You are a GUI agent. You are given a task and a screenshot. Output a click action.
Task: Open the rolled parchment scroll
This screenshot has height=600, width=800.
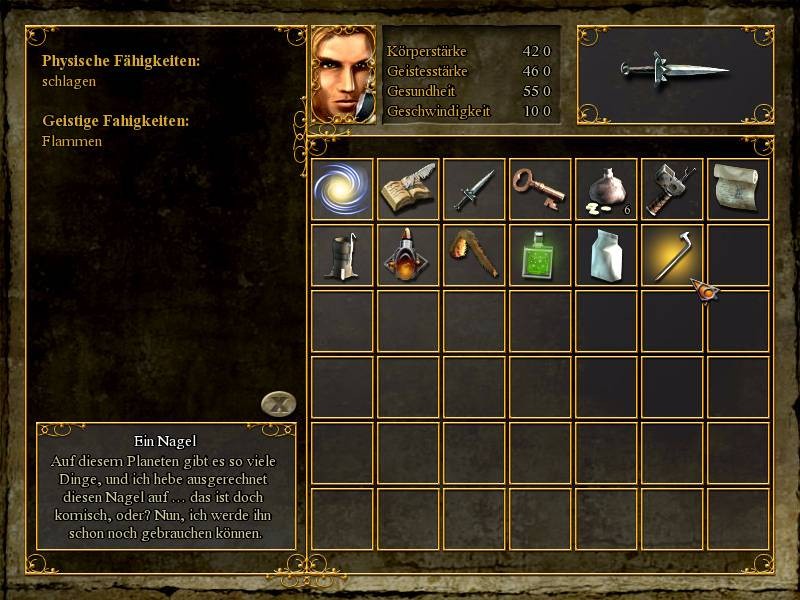[738, 189]
